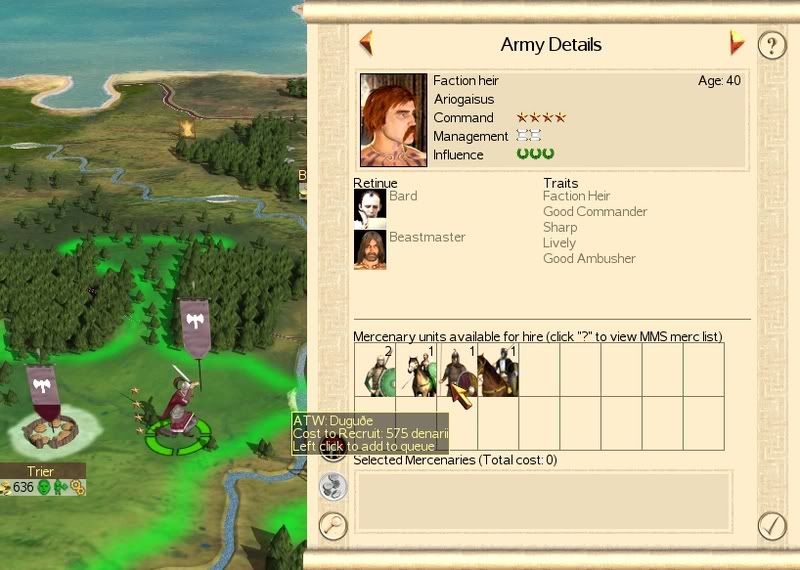Viewport: 800px width, 570px height.
Task: Pick the brown-horse rider mercenary unit
Action: pyautogui.click(x=498, y=371)
